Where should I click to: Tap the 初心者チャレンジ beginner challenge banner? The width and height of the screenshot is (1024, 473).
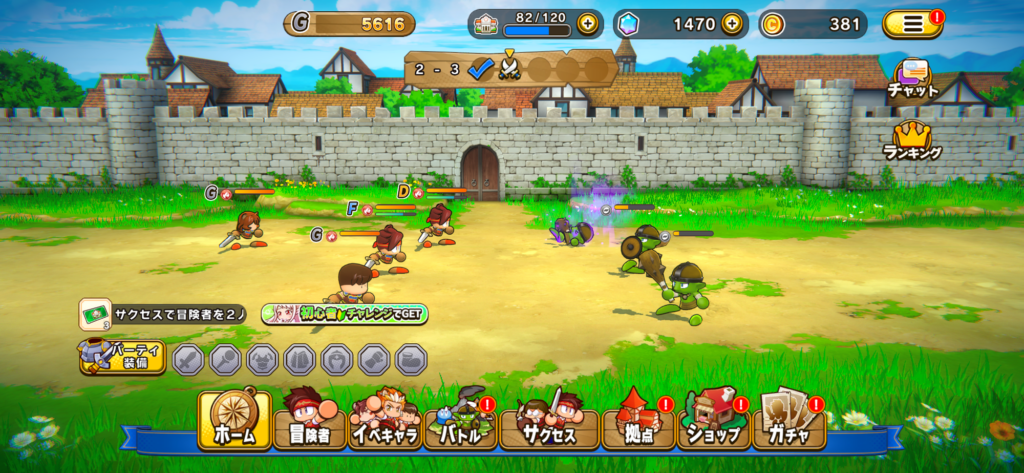pos(345,314)
